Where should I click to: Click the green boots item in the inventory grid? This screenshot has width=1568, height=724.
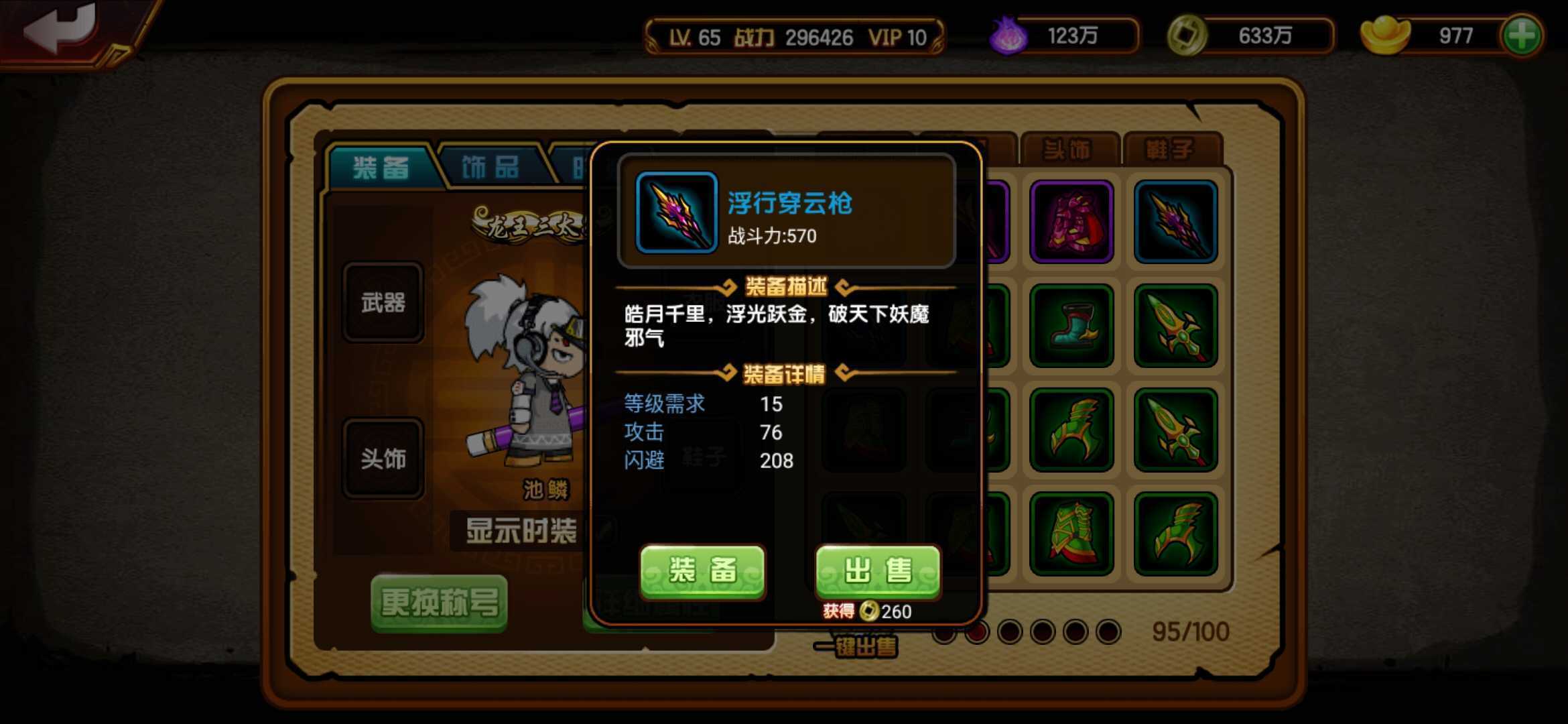pyautogui.click(x=1072, y=326)
